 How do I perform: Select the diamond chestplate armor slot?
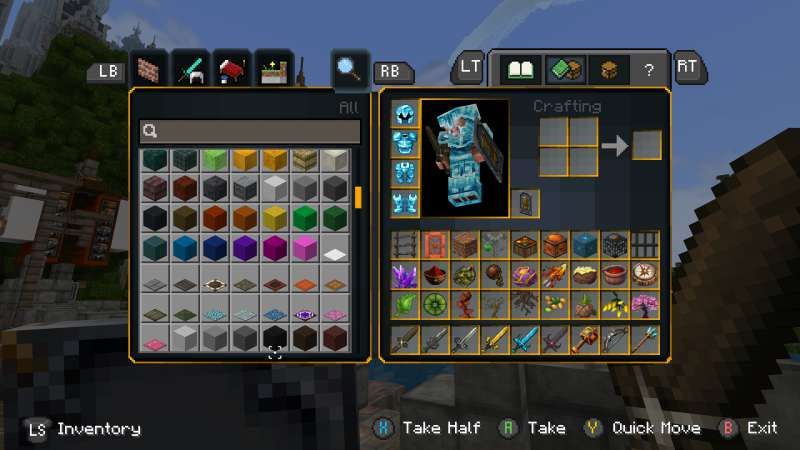pyautogui.click(x=404, y=143)
